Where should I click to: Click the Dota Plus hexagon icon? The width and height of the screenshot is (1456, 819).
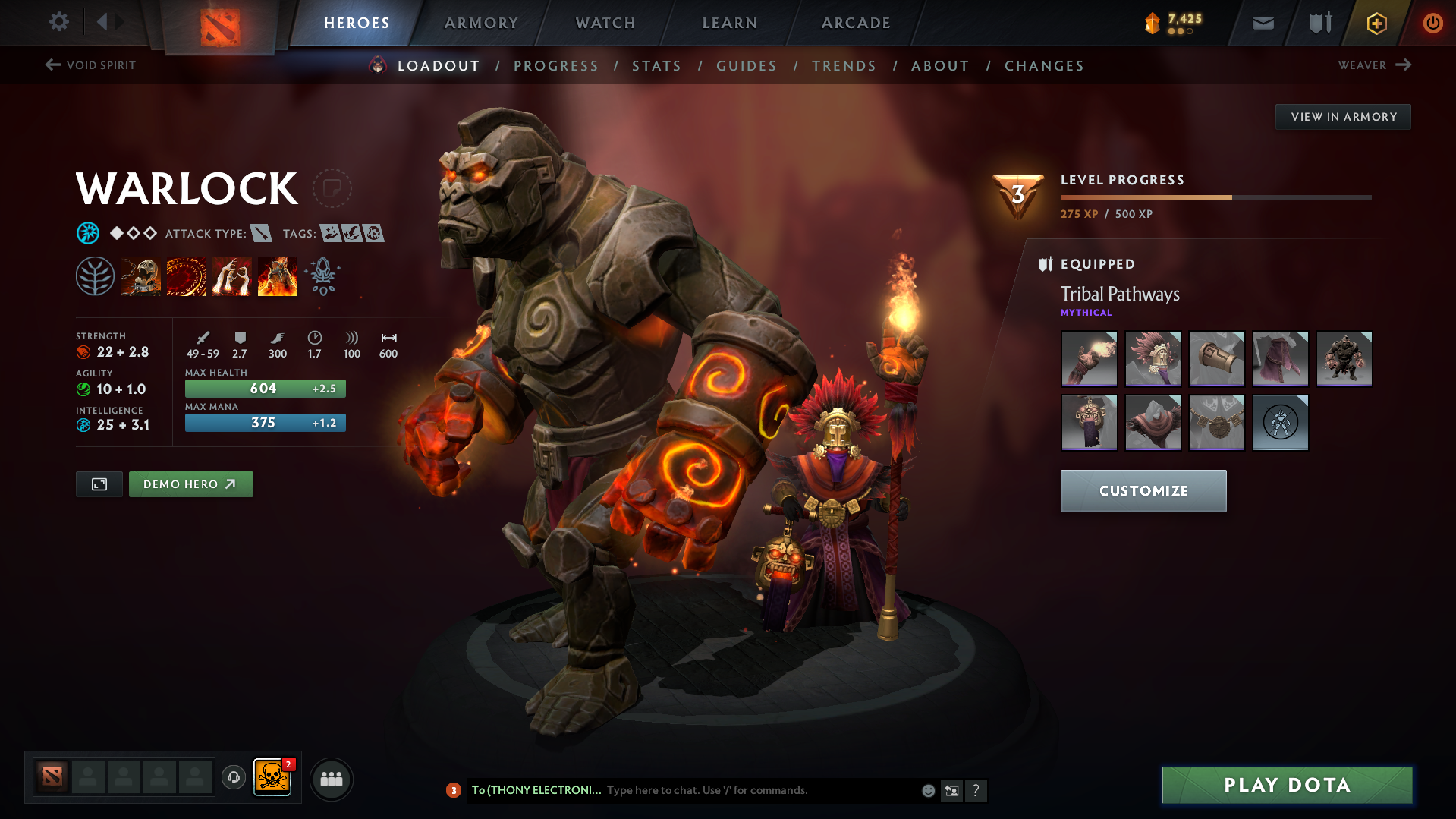coord(1376,24)
